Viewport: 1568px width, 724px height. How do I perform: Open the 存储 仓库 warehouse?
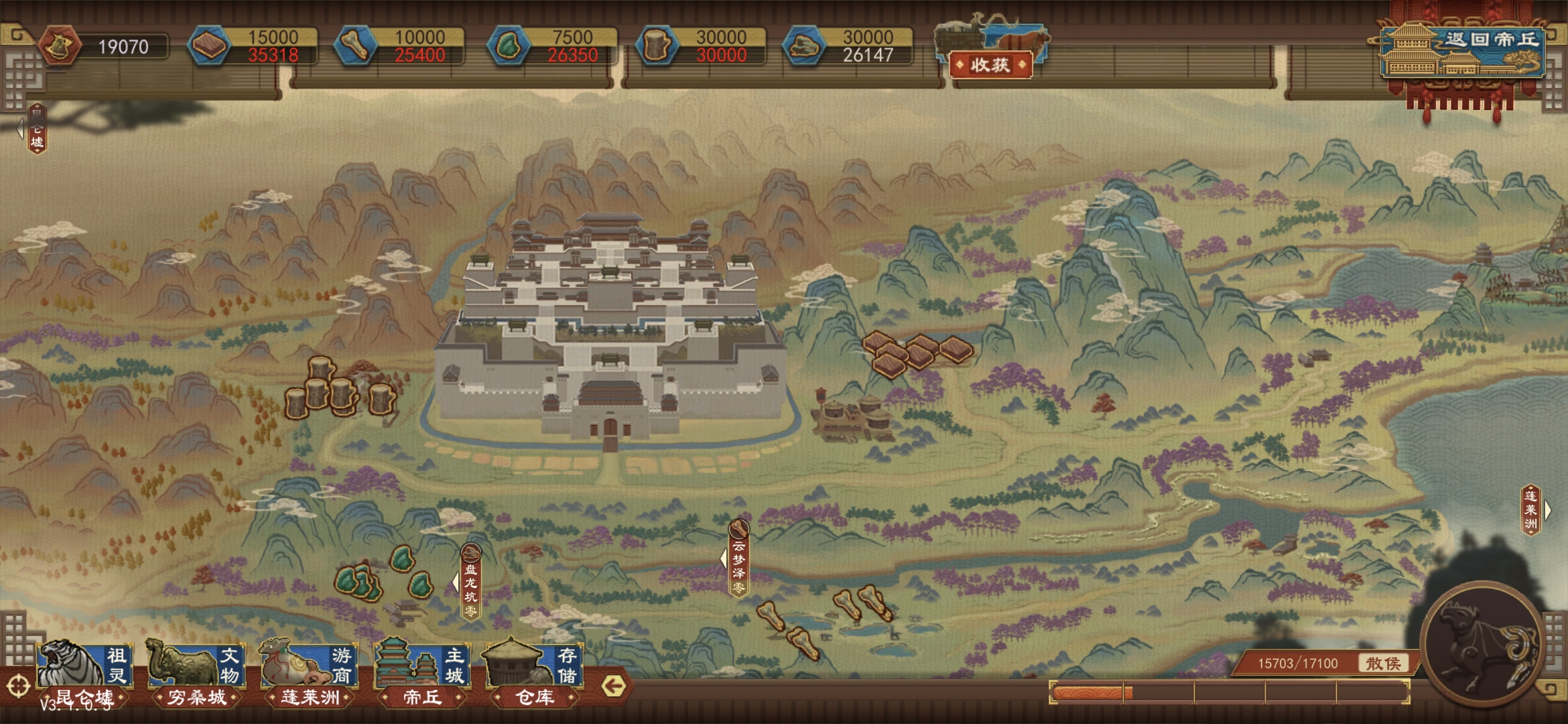click(x=534, y=672)
